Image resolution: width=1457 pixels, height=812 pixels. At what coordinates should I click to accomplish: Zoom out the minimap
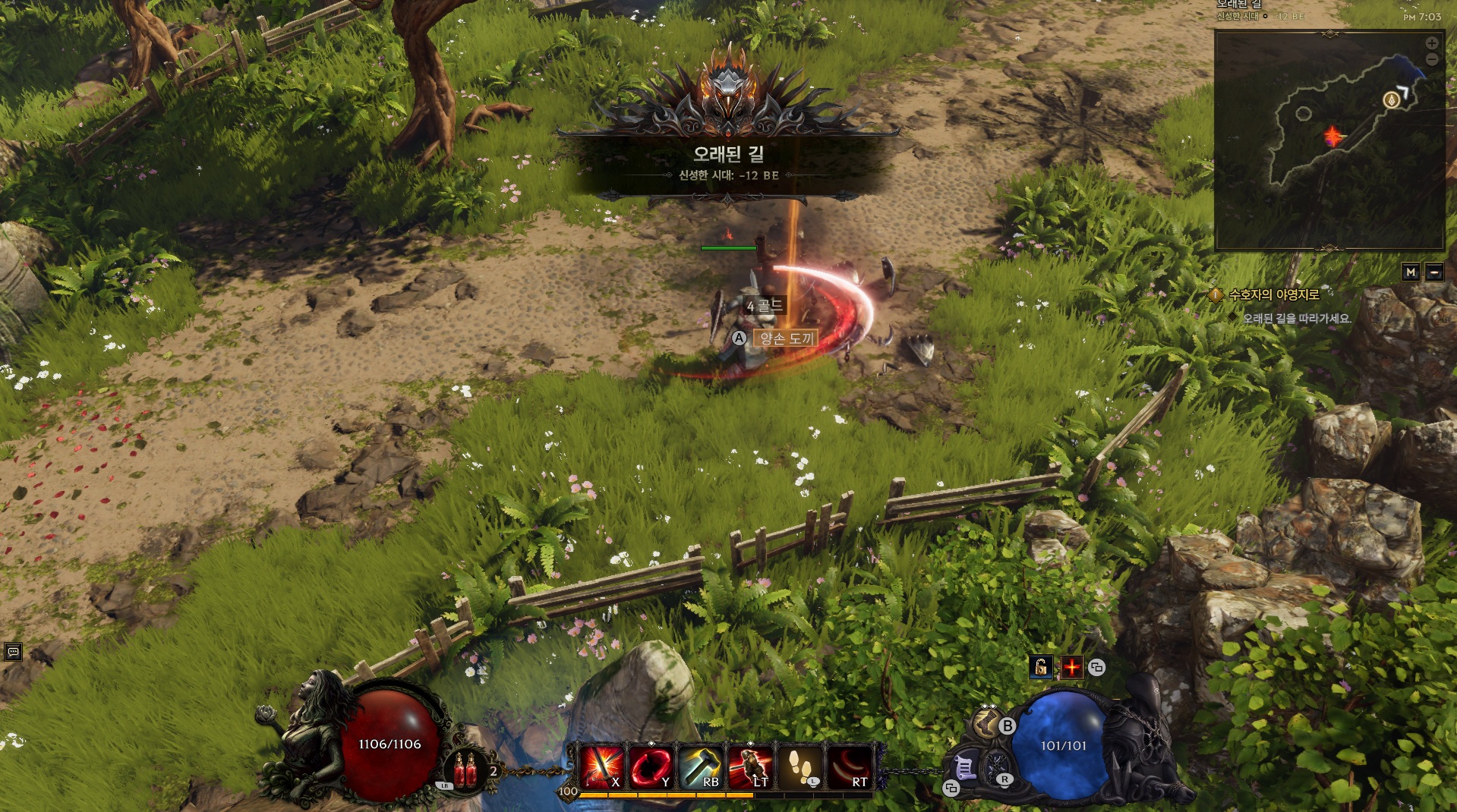1431,59
